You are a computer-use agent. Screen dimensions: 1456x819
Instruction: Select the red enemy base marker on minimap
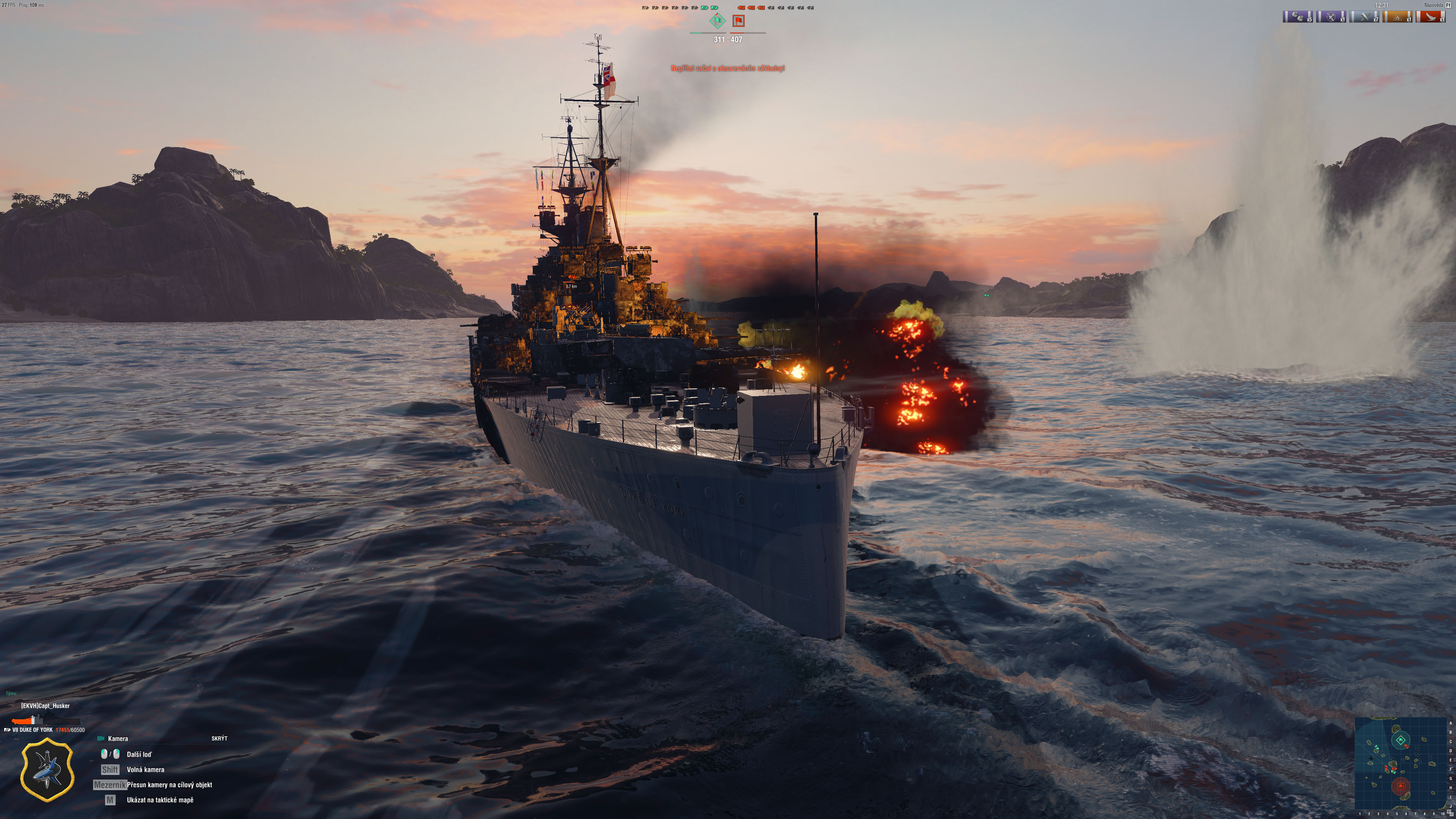tap(1400, 786)
